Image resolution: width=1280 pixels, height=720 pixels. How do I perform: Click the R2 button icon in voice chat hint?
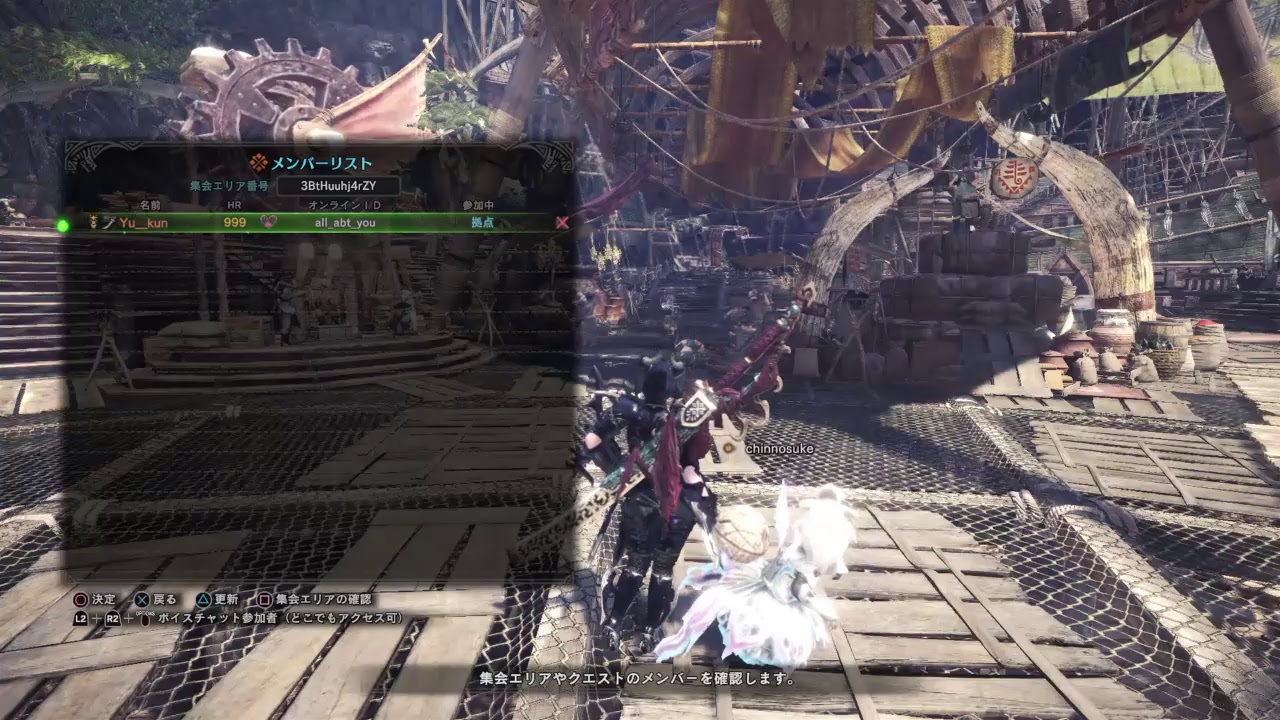pos(111,620)
